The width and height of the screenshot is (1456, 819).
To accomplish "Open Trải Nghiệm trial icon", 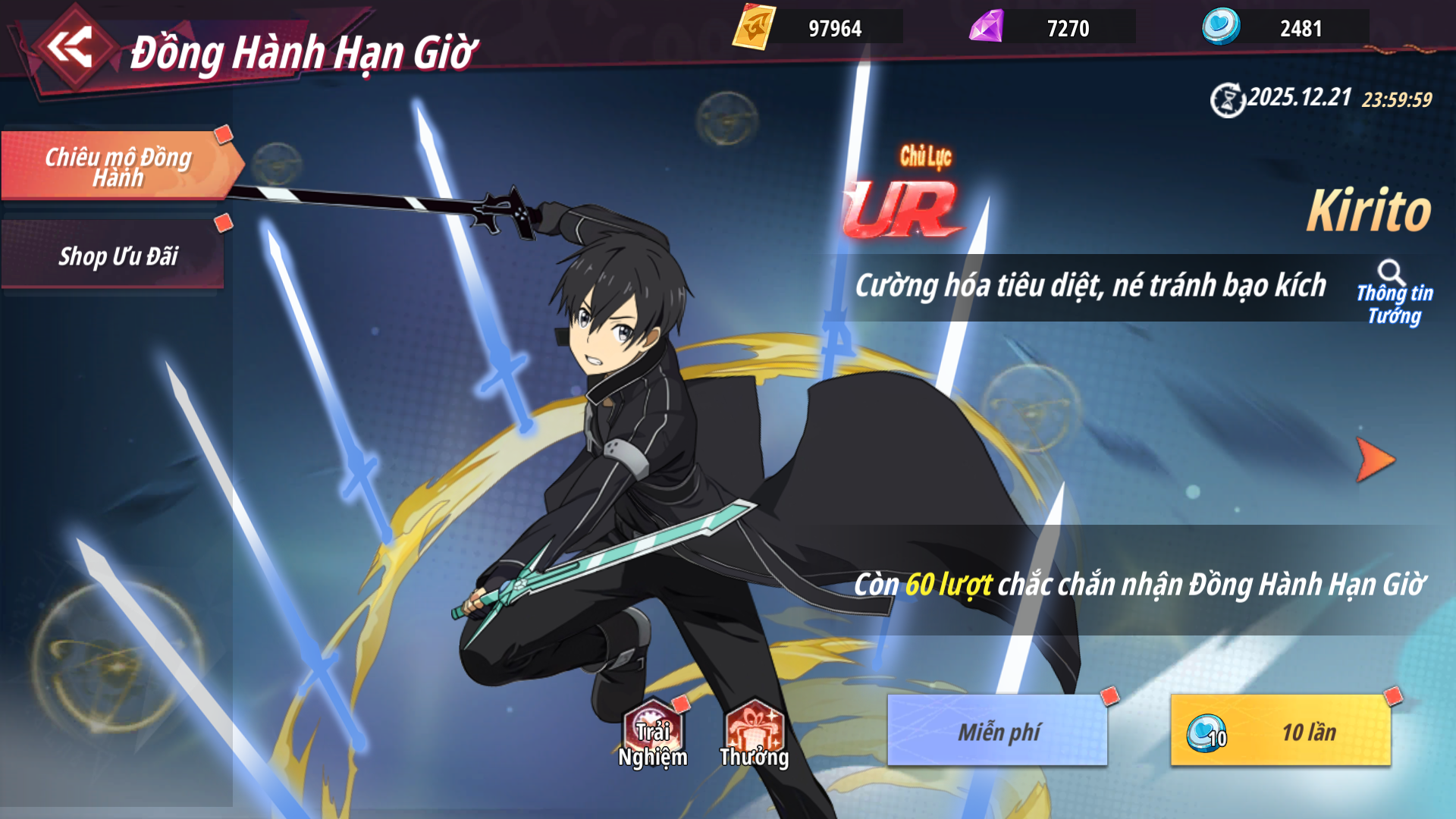I will point(652,735).
